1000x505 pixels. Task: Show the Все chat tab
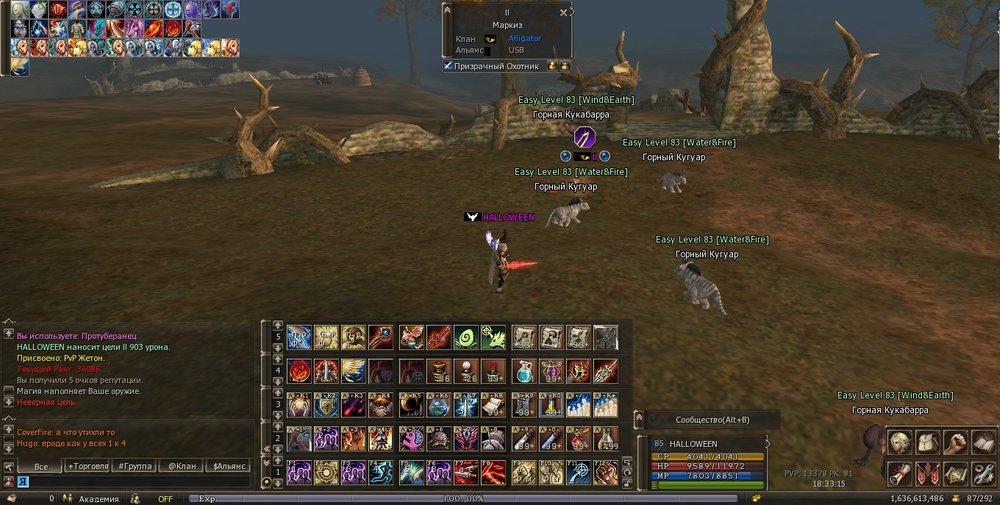click(x=41, y=466)
